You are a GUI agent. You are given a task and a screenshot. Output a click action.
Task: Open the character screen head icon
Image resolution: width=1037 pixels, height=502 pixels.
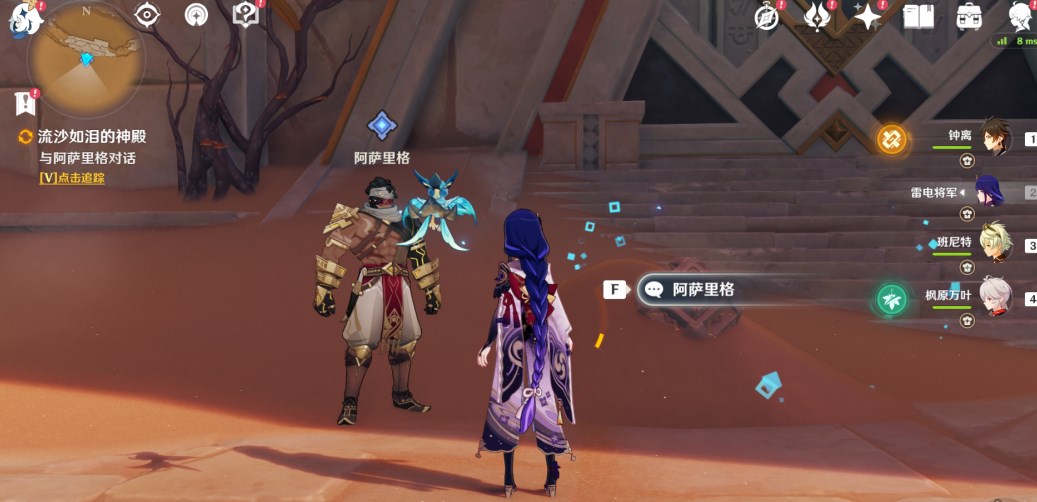(1020, 16)
